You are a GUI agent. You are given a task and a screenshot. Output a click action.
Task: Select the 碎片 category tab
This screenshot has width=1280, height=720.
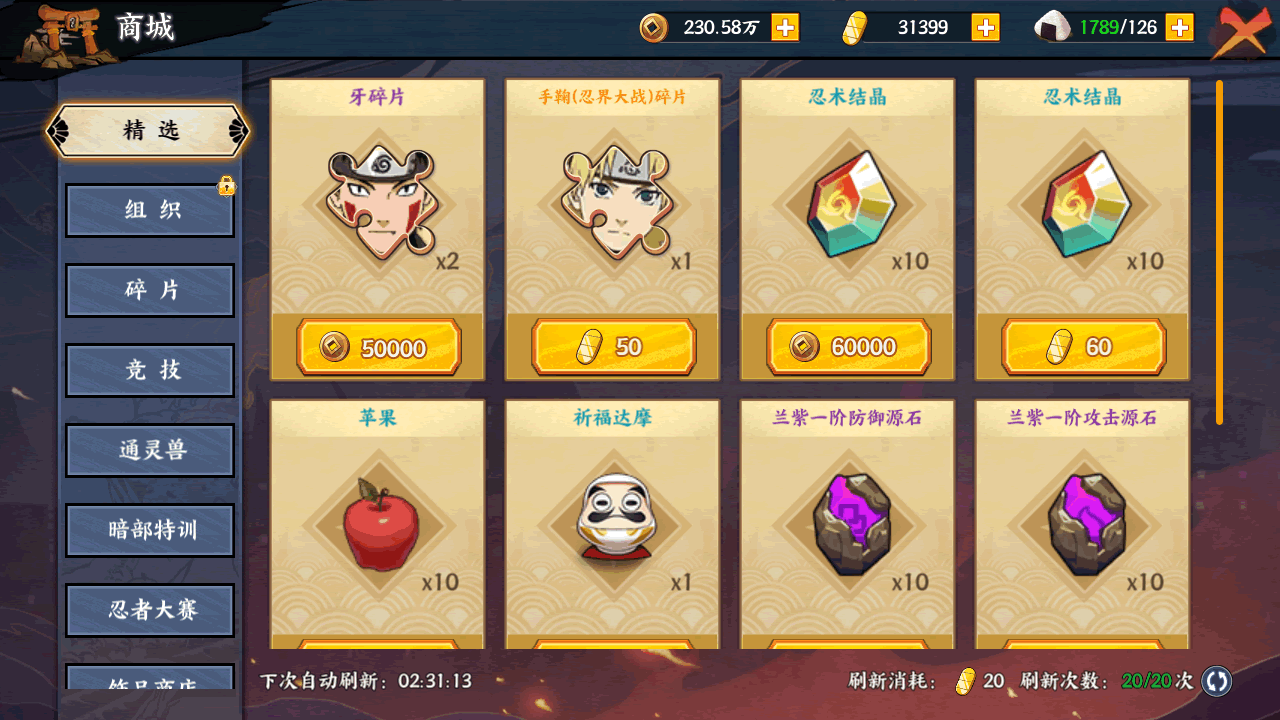point(150,290)
